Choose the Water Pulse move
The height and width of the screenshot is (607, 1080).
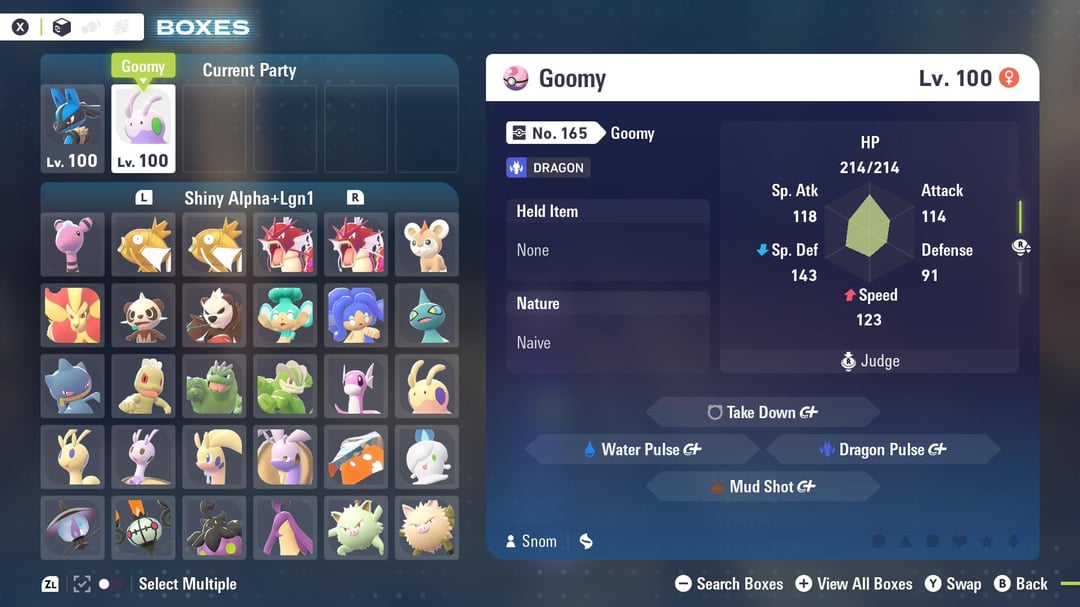[x=643, y=450]
